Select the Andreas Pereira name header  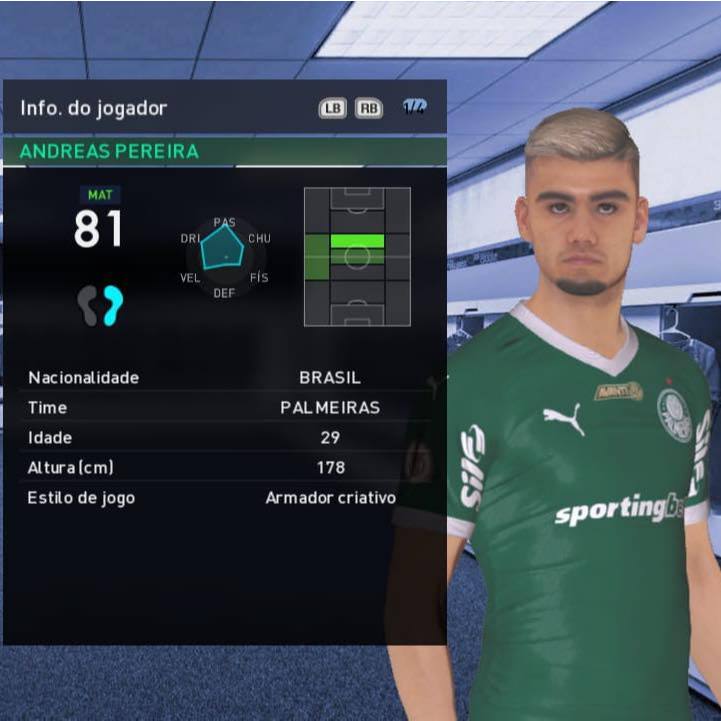coord(110,152)
